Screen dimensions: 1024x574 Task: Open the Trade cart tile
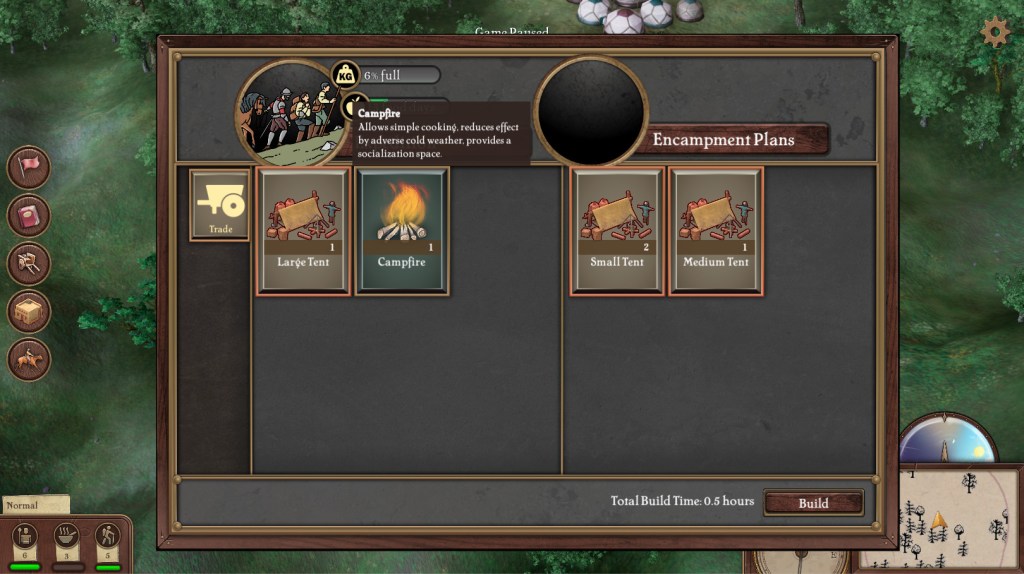click(x=220, y=205)
